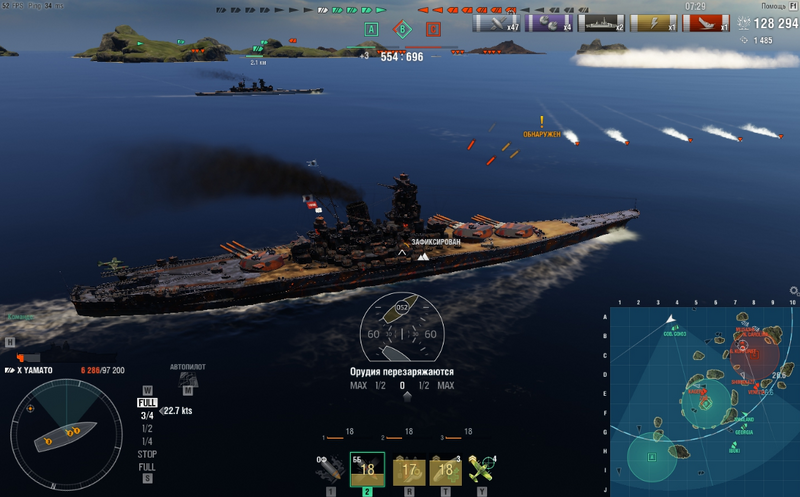Click capture point B diamond indicator

coord(403,29)
